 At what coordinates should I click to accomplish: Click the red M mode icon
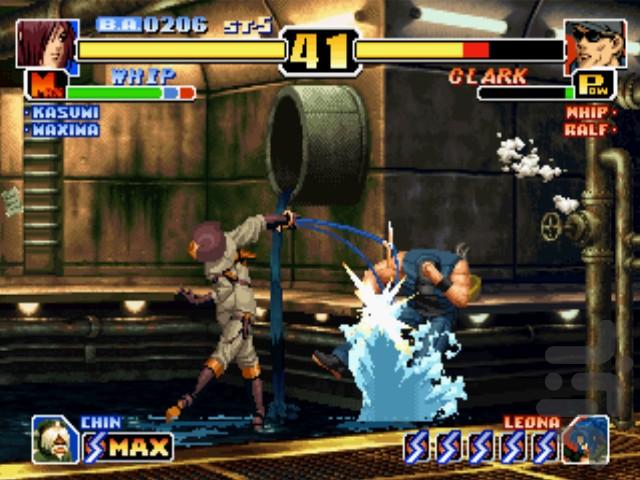[x=43, y=85]
